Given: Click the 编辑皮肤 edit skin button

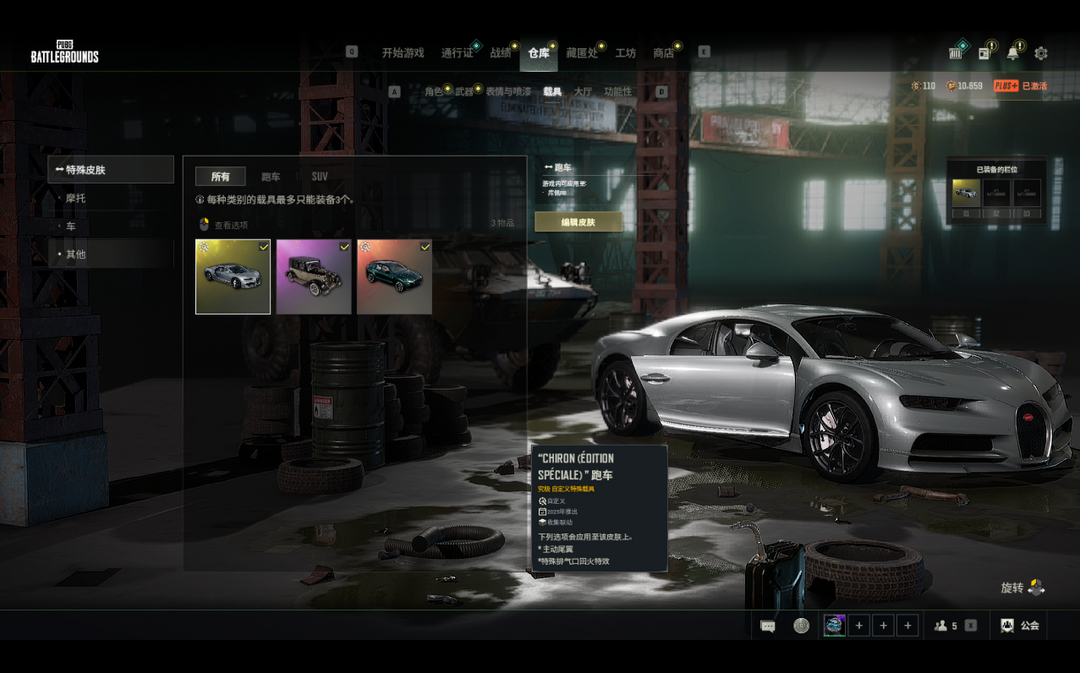Looking at the screenshot, I should click(x=578, y=222).
